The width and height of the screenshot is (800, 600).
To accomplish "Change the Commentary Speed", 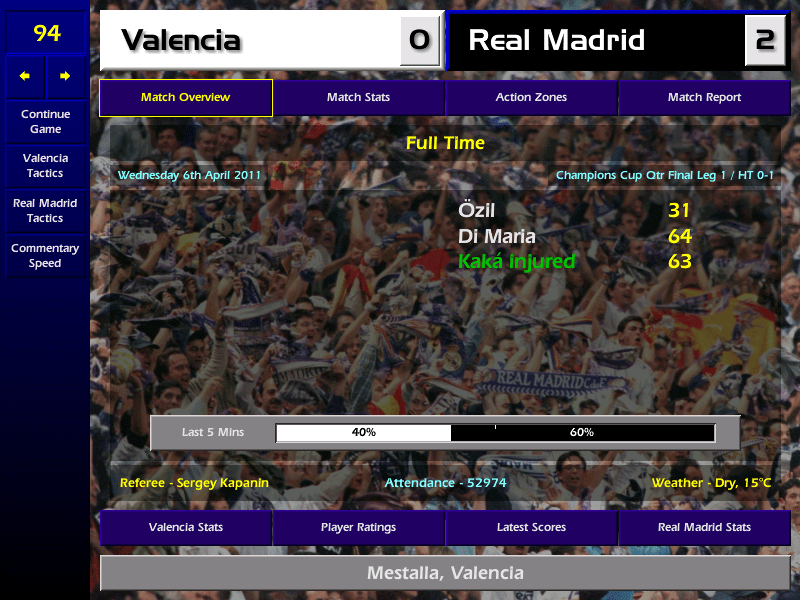I will click(x=45, y=255).
